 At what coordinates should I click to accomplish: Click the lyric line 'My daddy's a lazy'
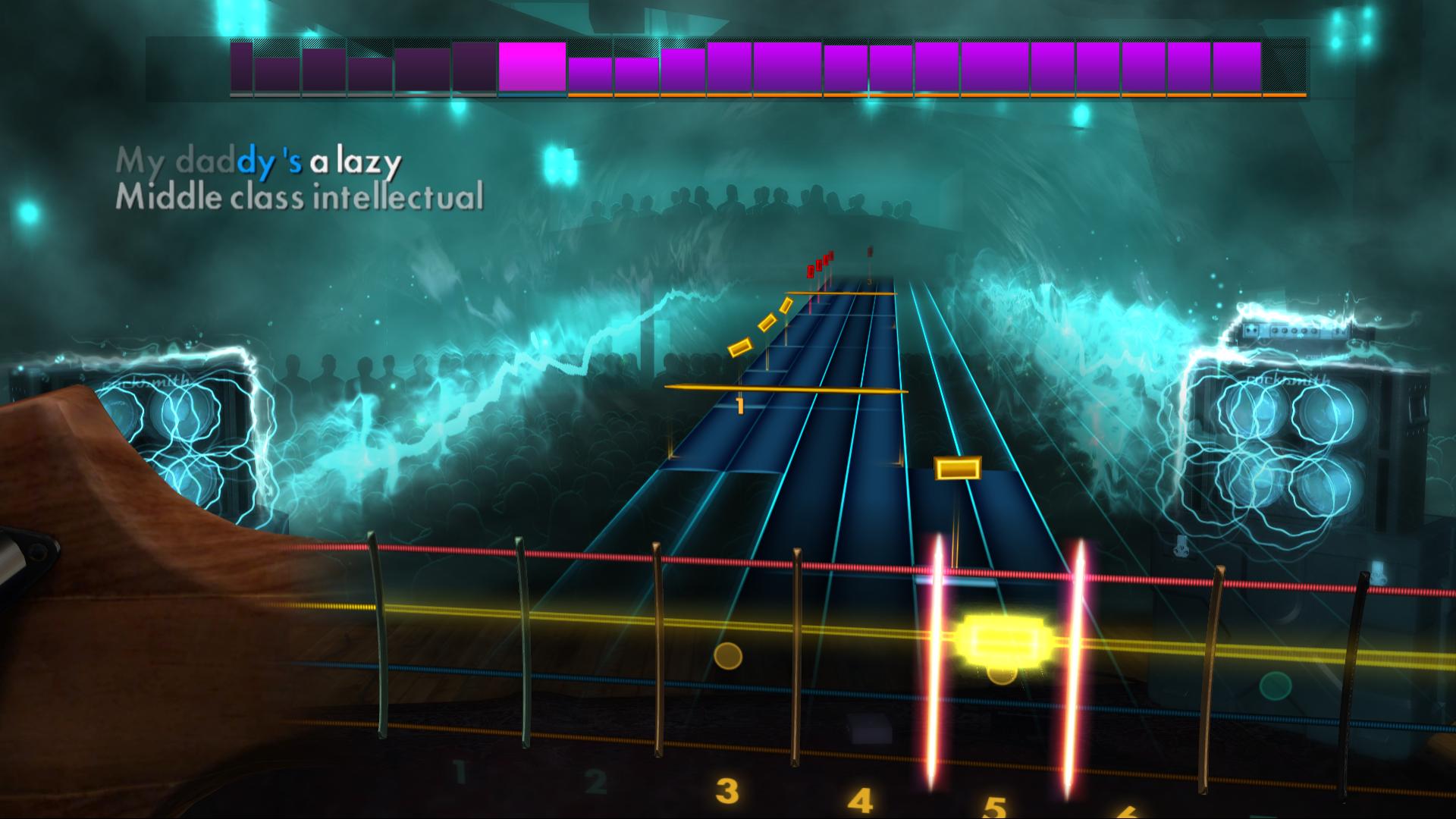[x=258, y=161]
